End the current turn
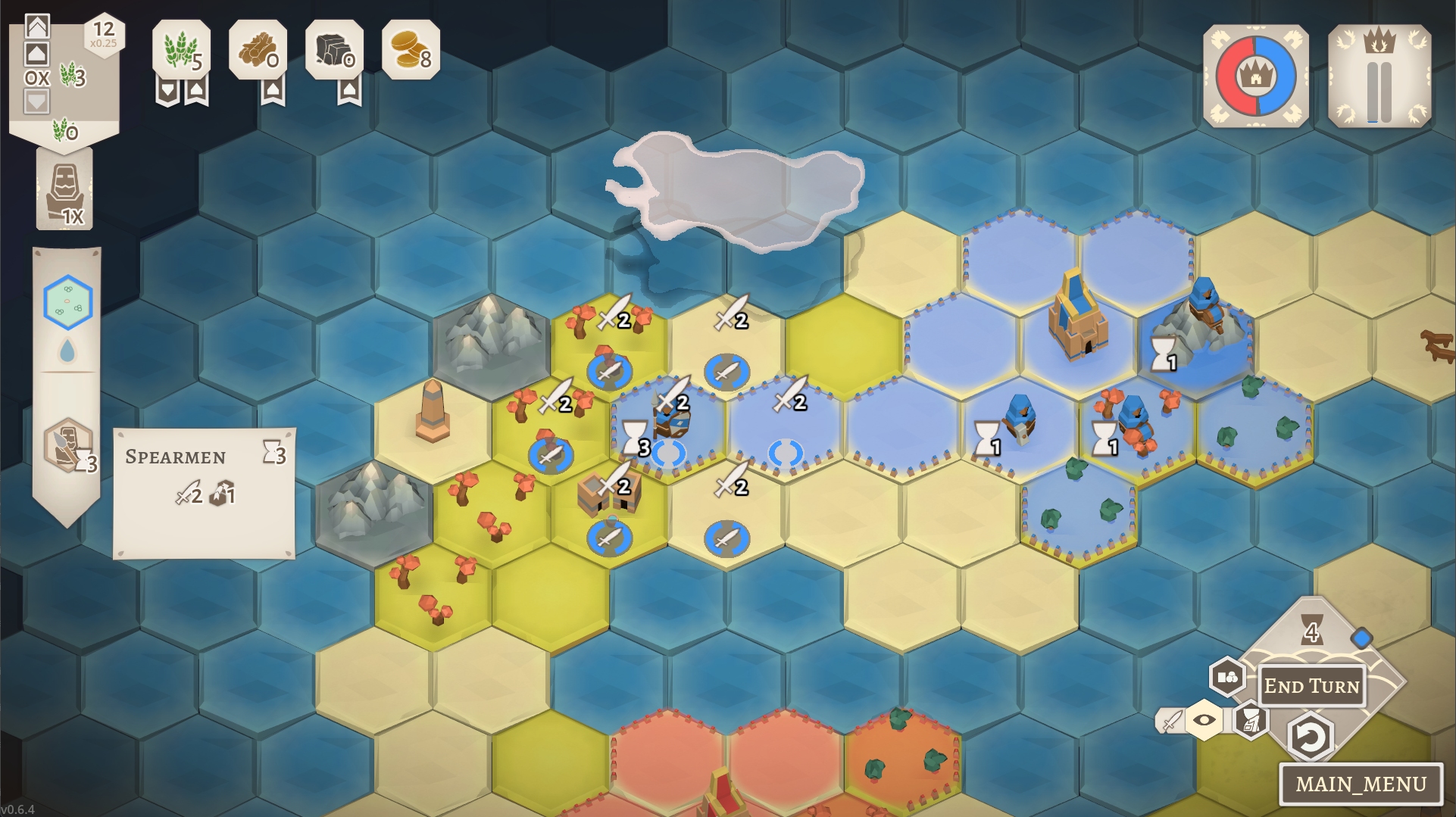 pos(1311,686)
